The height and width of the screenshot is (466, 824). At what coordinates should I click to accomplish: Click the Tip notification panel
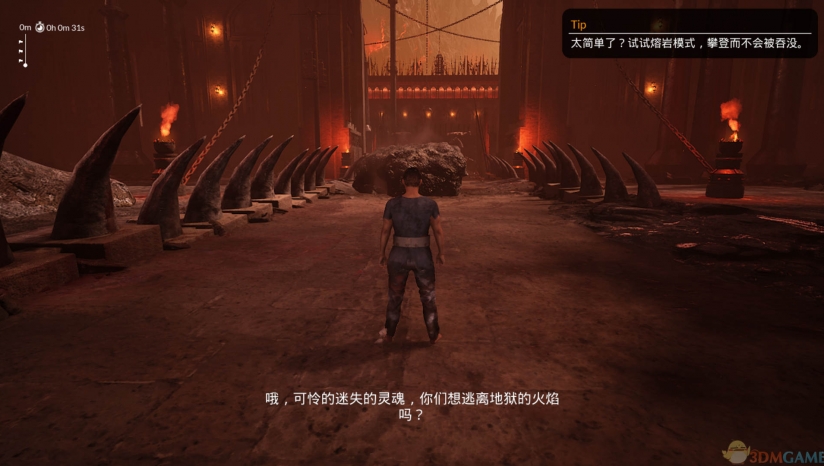[690, 34]
